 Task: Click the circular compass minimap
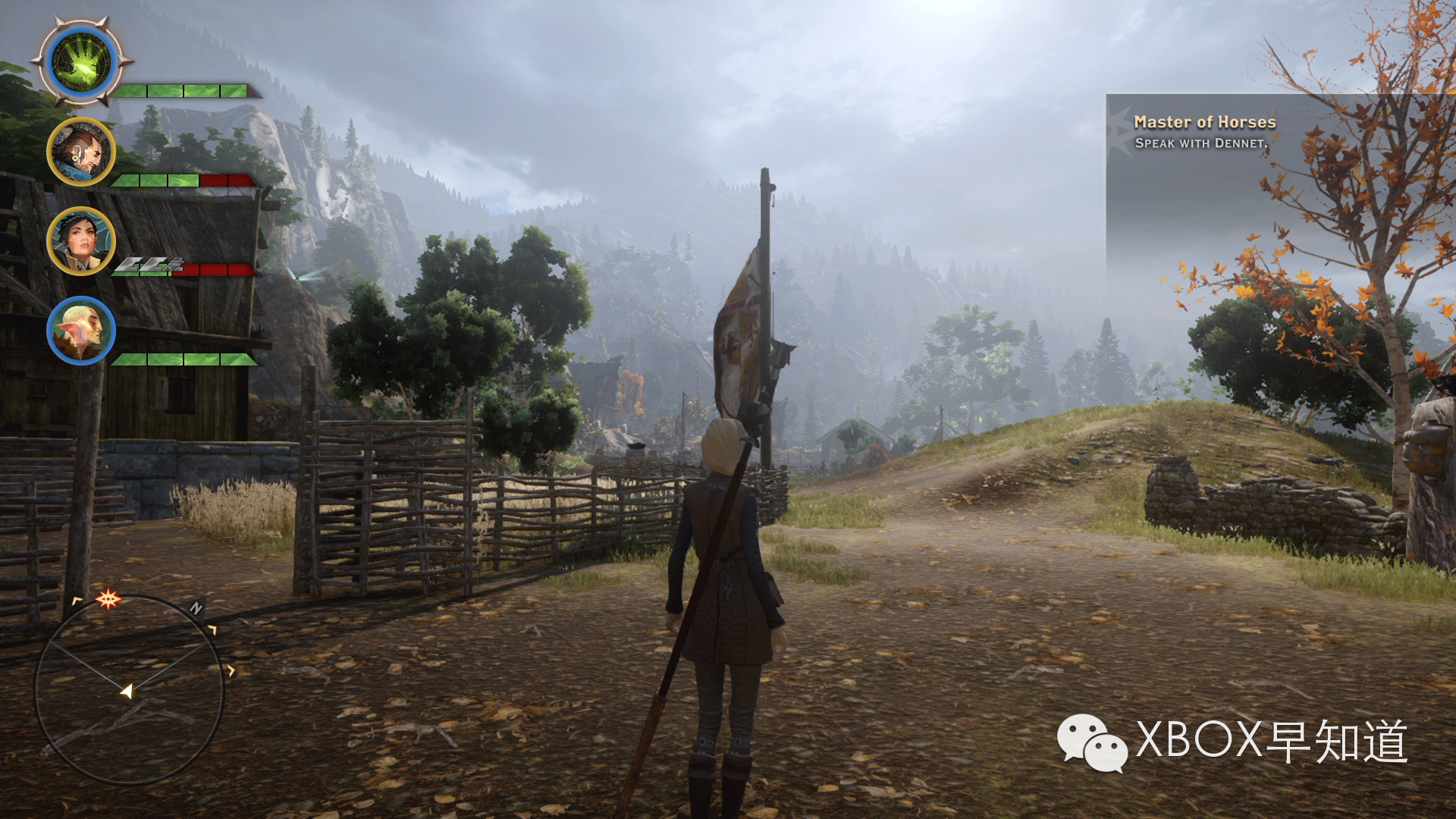coord(129,689)
